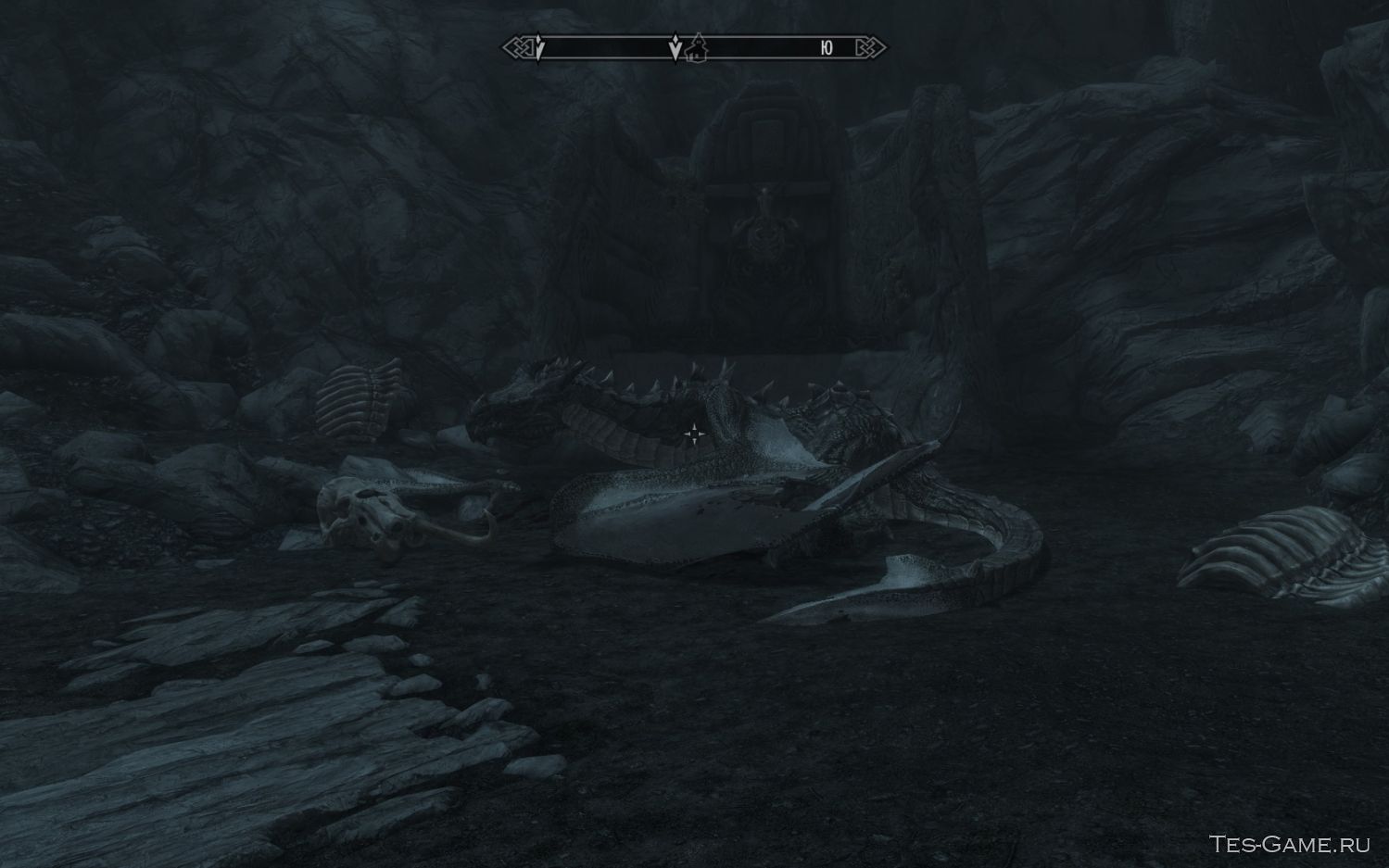Click the Ю south marker on the compass
This screenshot has height=868, width=1389.
[827, 48]
